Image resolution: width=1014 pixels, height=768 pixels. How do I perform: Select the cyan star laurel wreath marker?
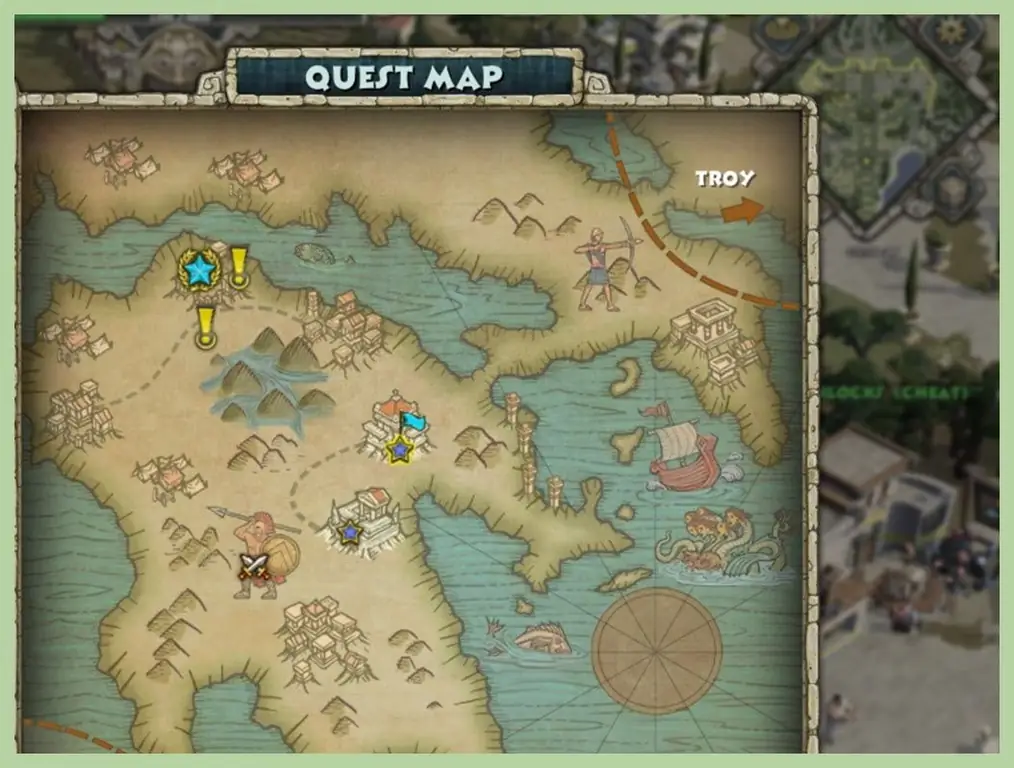(x=200, y=269)
